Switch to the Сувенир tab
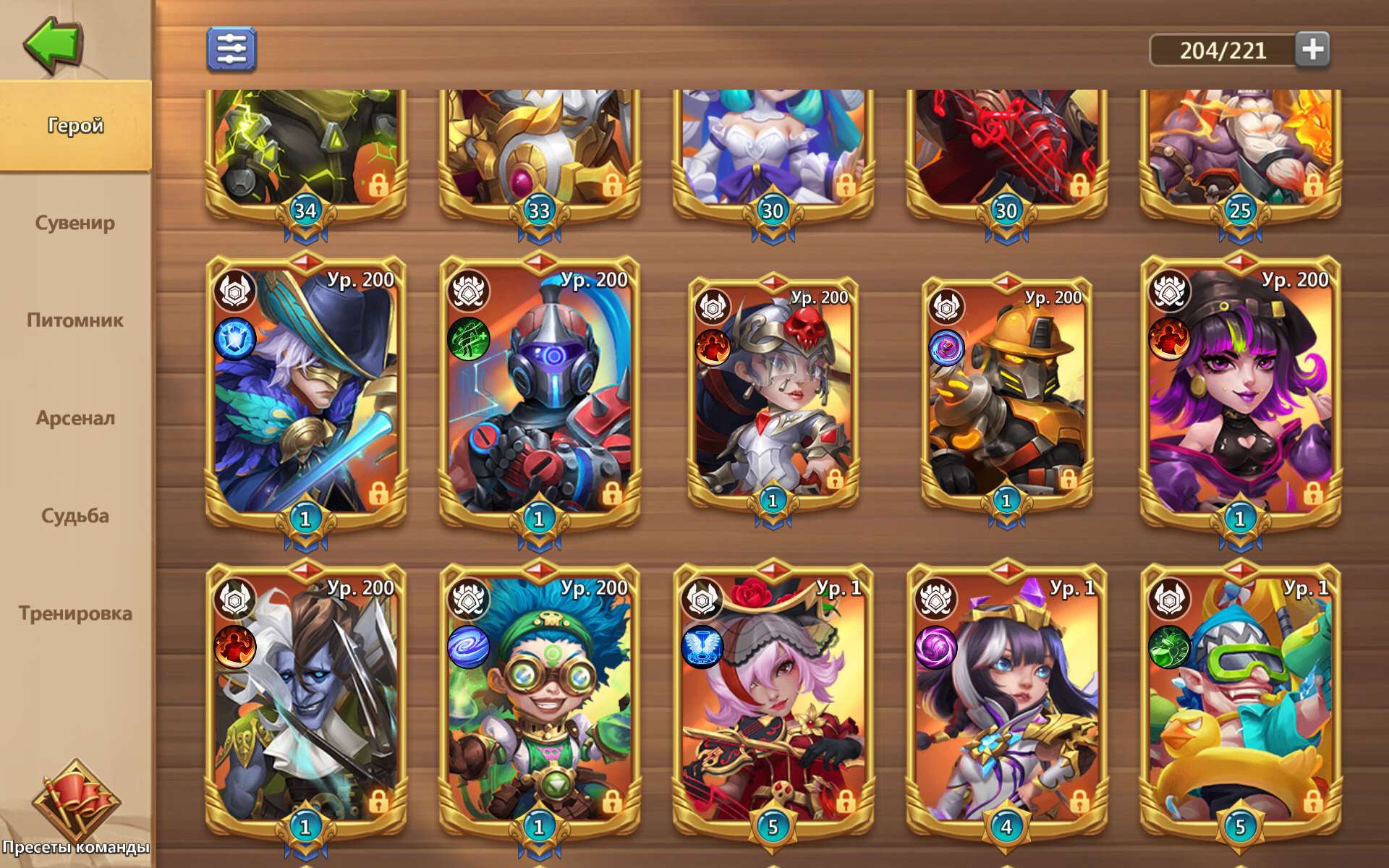Image resolution: width=1389 pixels, height=868 pixels. (75, 223)
